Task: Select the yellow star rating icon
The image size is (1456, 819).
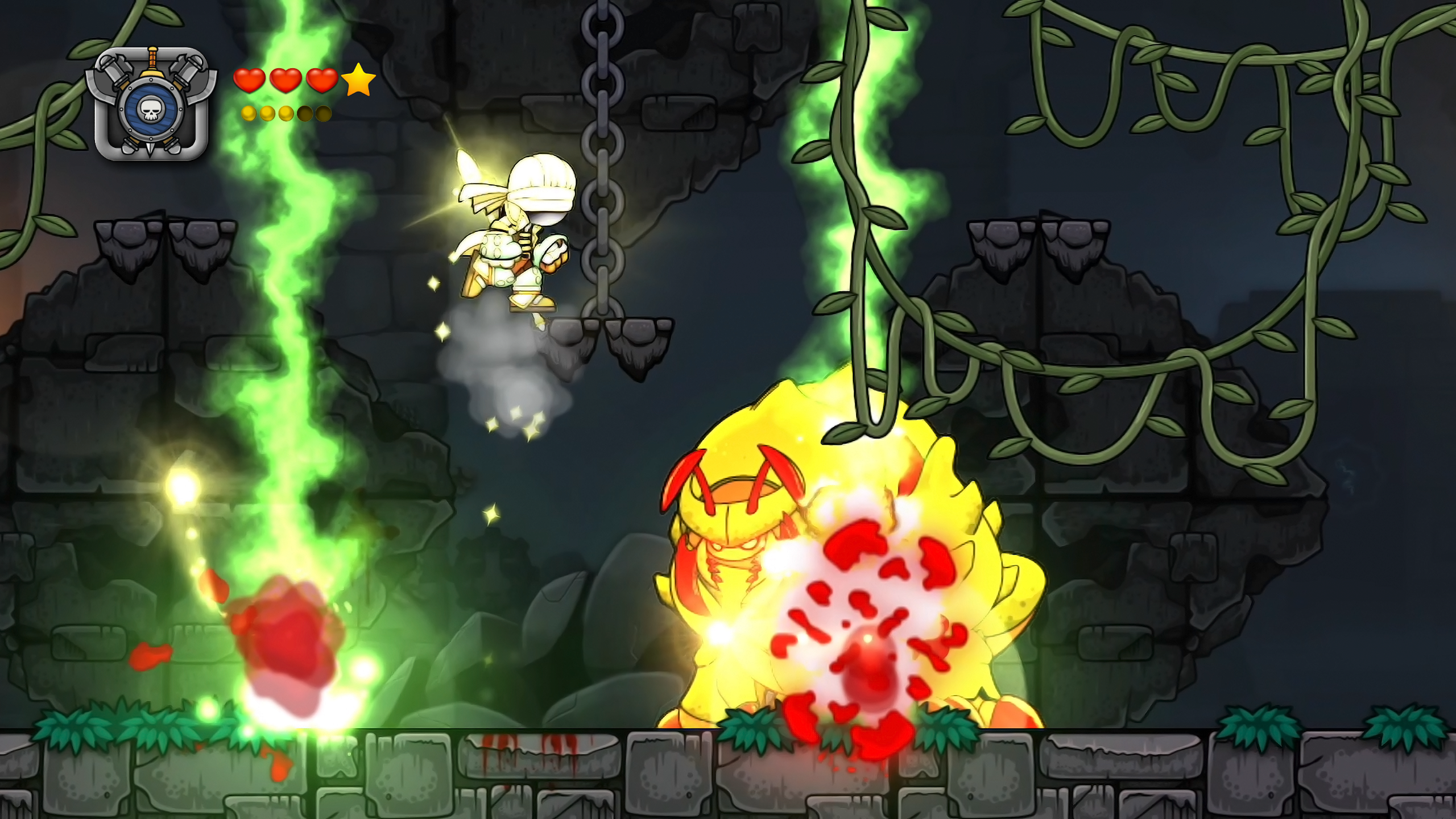Action: pos(359,80)
